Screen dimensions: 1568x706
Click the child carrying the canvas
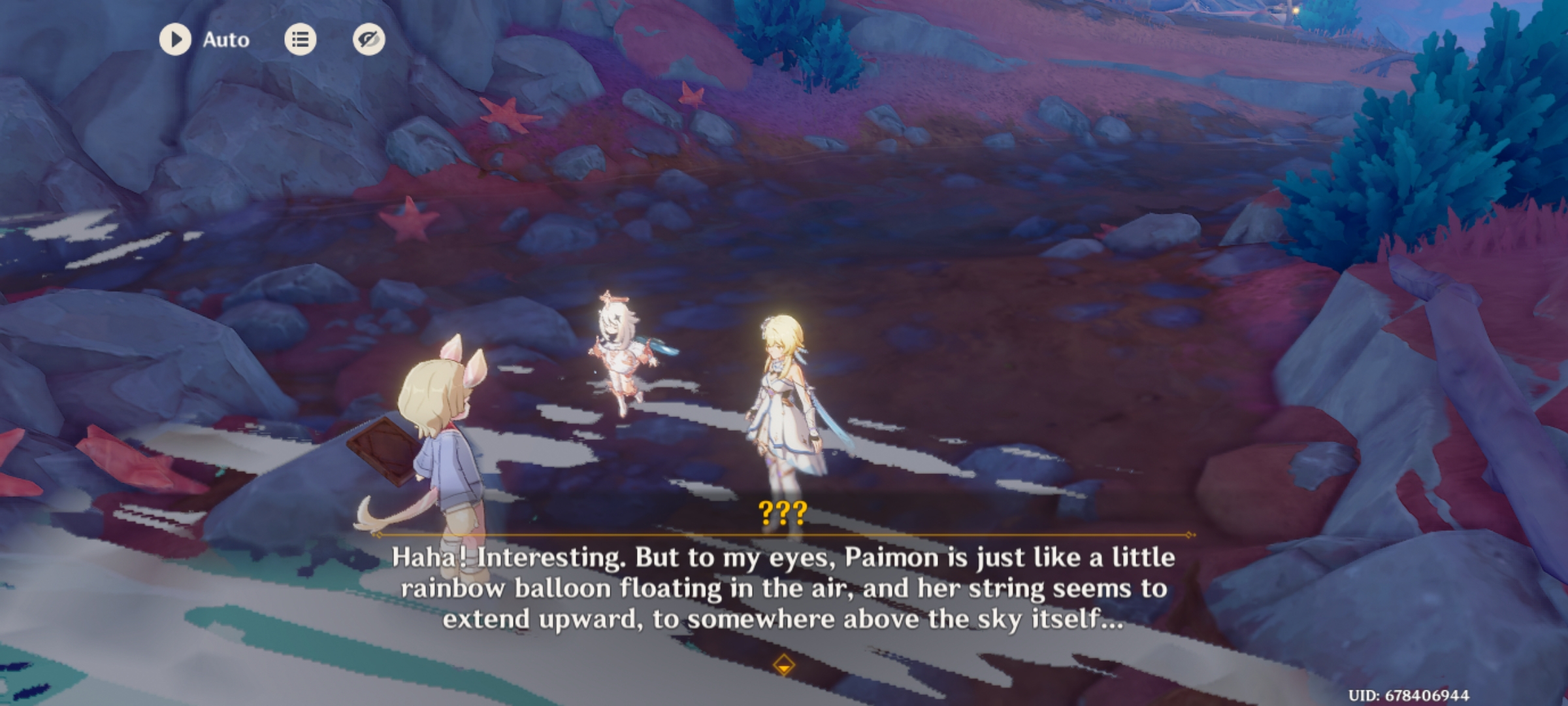[x=444, y=458]
